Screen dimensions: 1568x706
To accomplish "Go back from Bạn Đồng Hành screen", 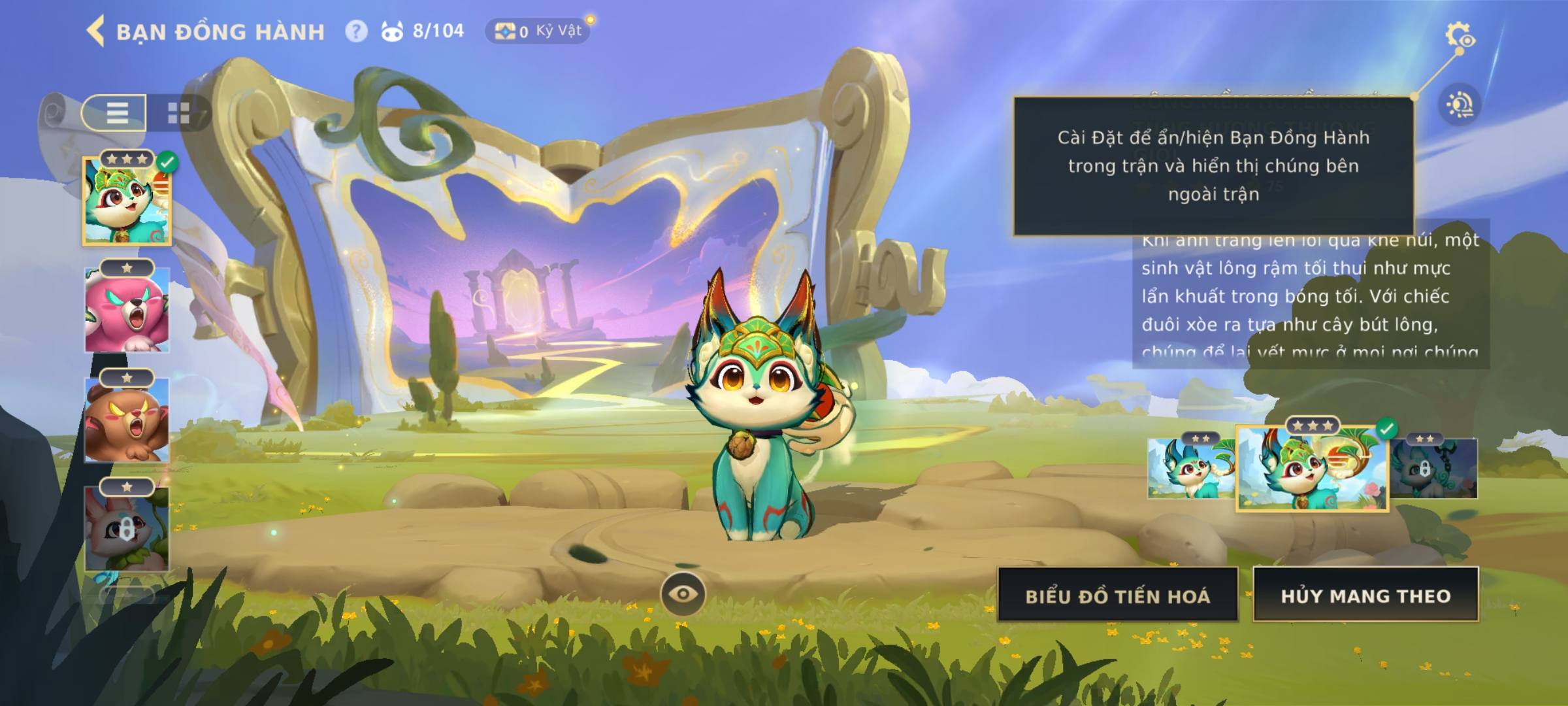I will pos(95,31).
